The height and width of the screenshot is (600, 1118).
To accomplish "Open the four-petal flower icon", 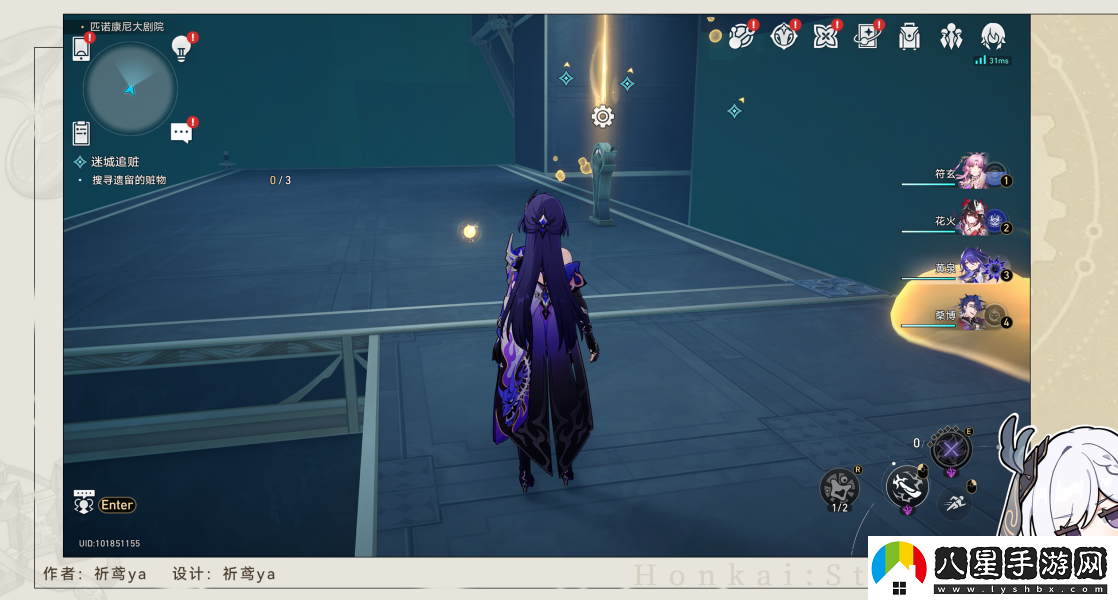I will pyautogui.click(x=825, y=37).
